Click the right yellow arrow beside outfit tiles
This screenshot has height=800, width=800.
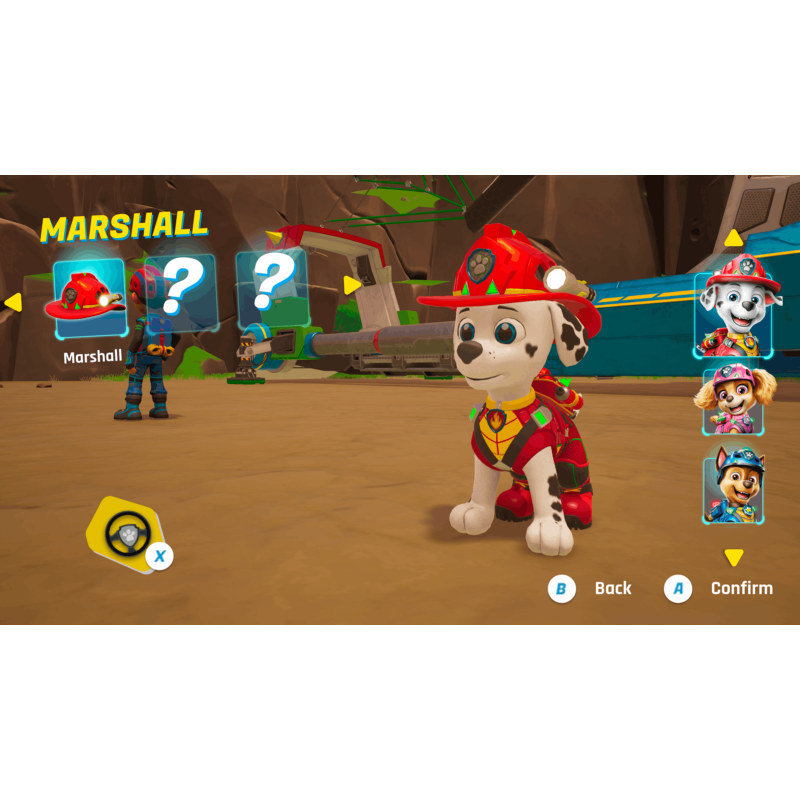(352, 286)
